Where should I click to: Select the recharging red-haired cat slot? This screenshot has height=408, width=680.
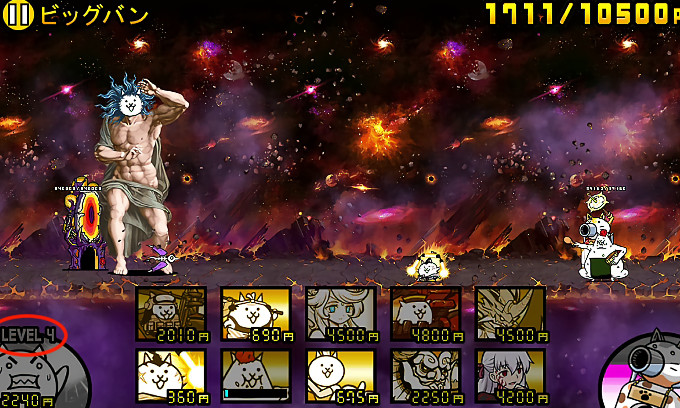coord(256,375)
